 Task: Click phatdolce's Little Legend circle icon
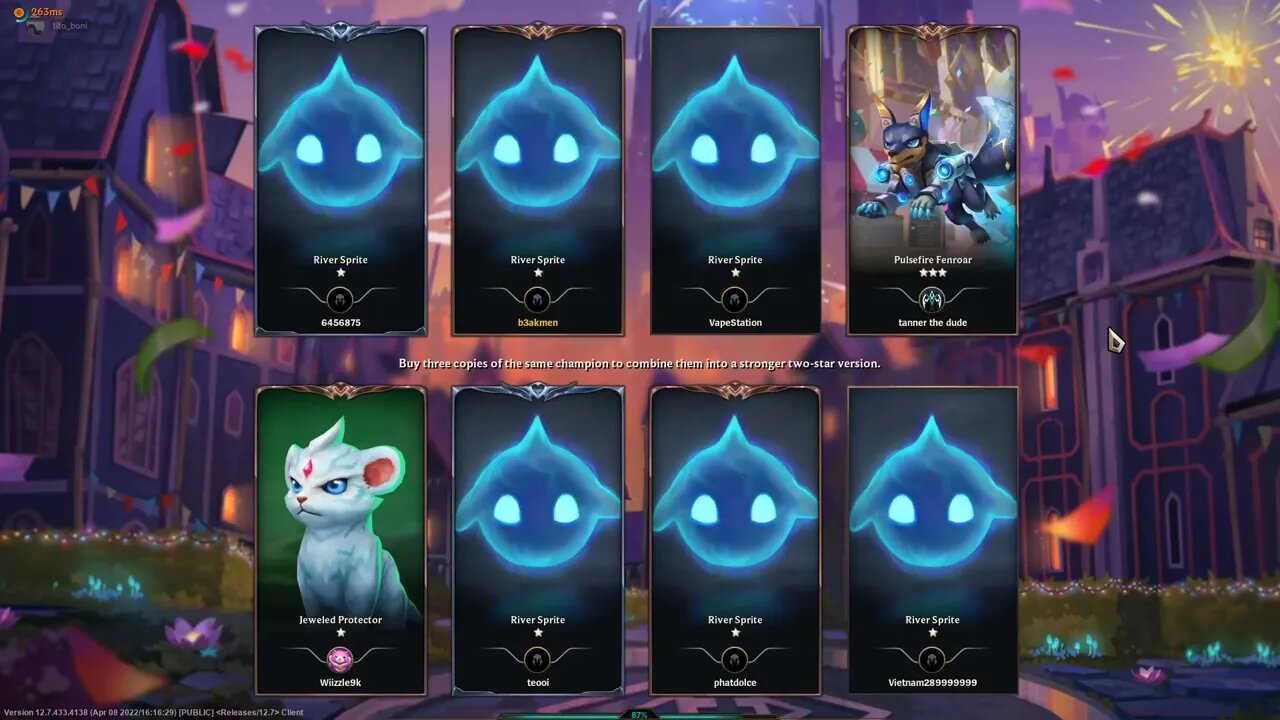[735, 658]
